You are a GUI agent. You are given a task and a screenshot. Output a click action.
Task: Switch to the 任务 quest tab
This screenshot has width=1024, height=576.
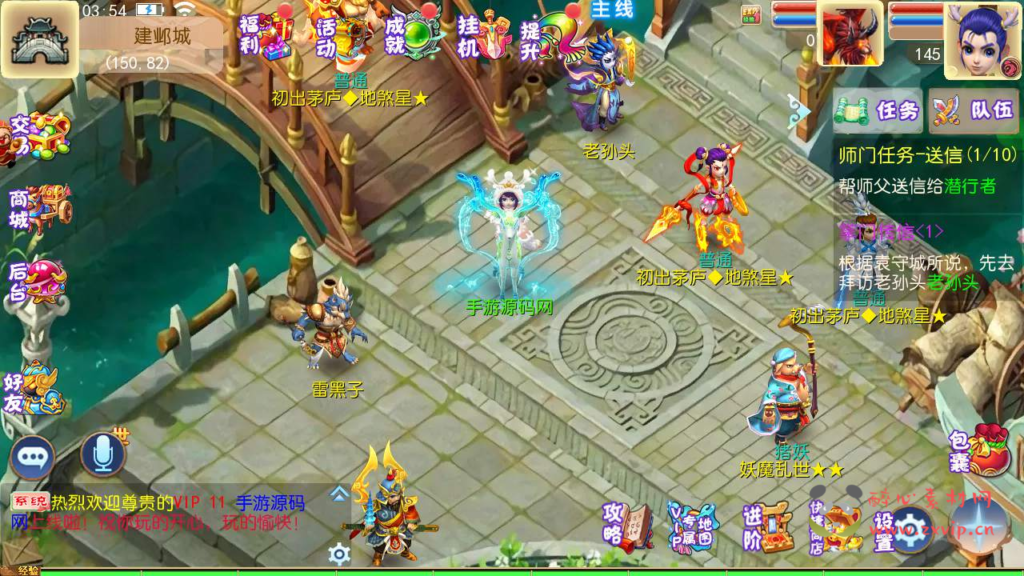(880, 110)
